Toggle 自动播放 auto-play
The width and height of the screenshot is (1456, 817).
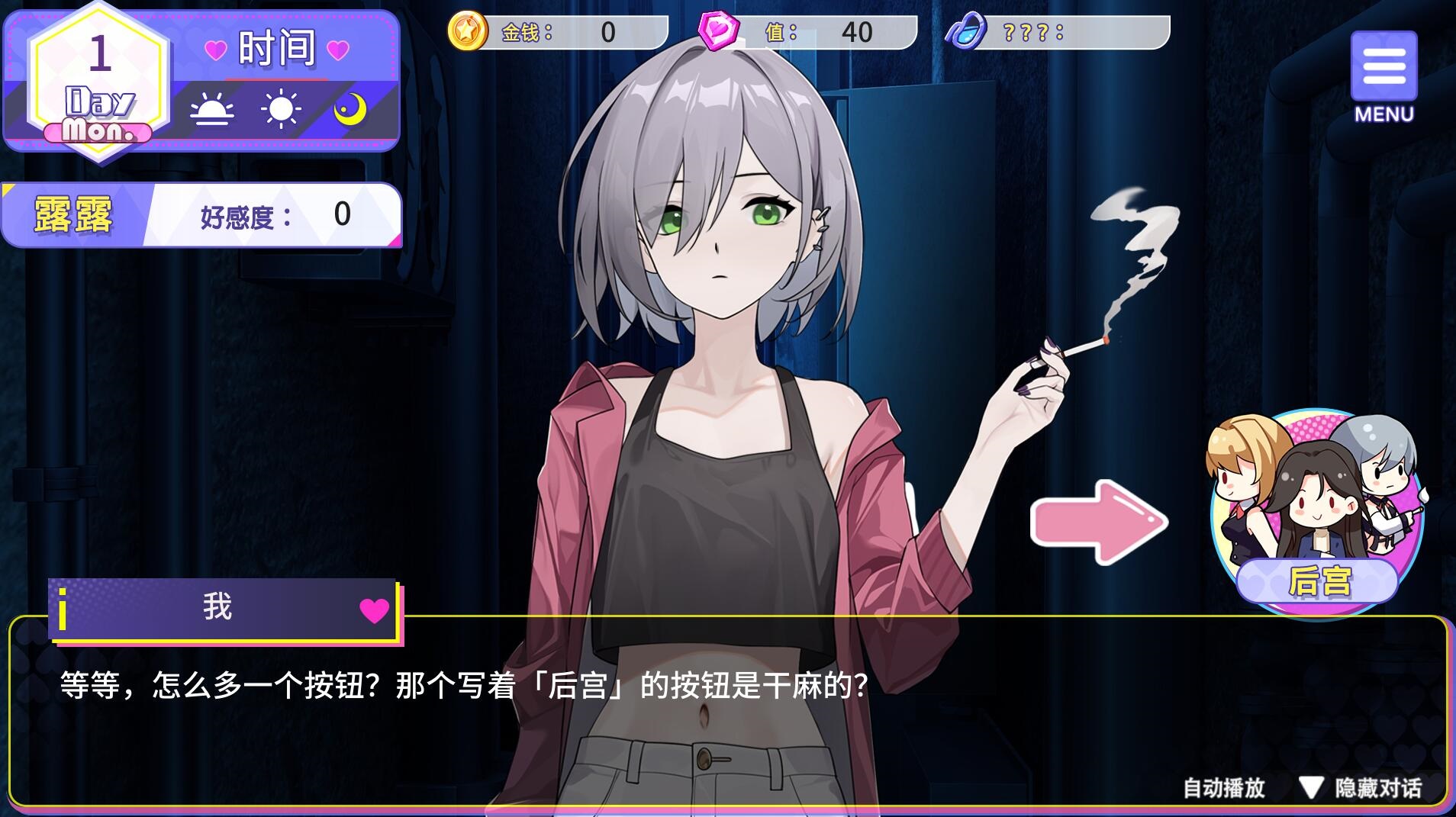coord(1223,788)
